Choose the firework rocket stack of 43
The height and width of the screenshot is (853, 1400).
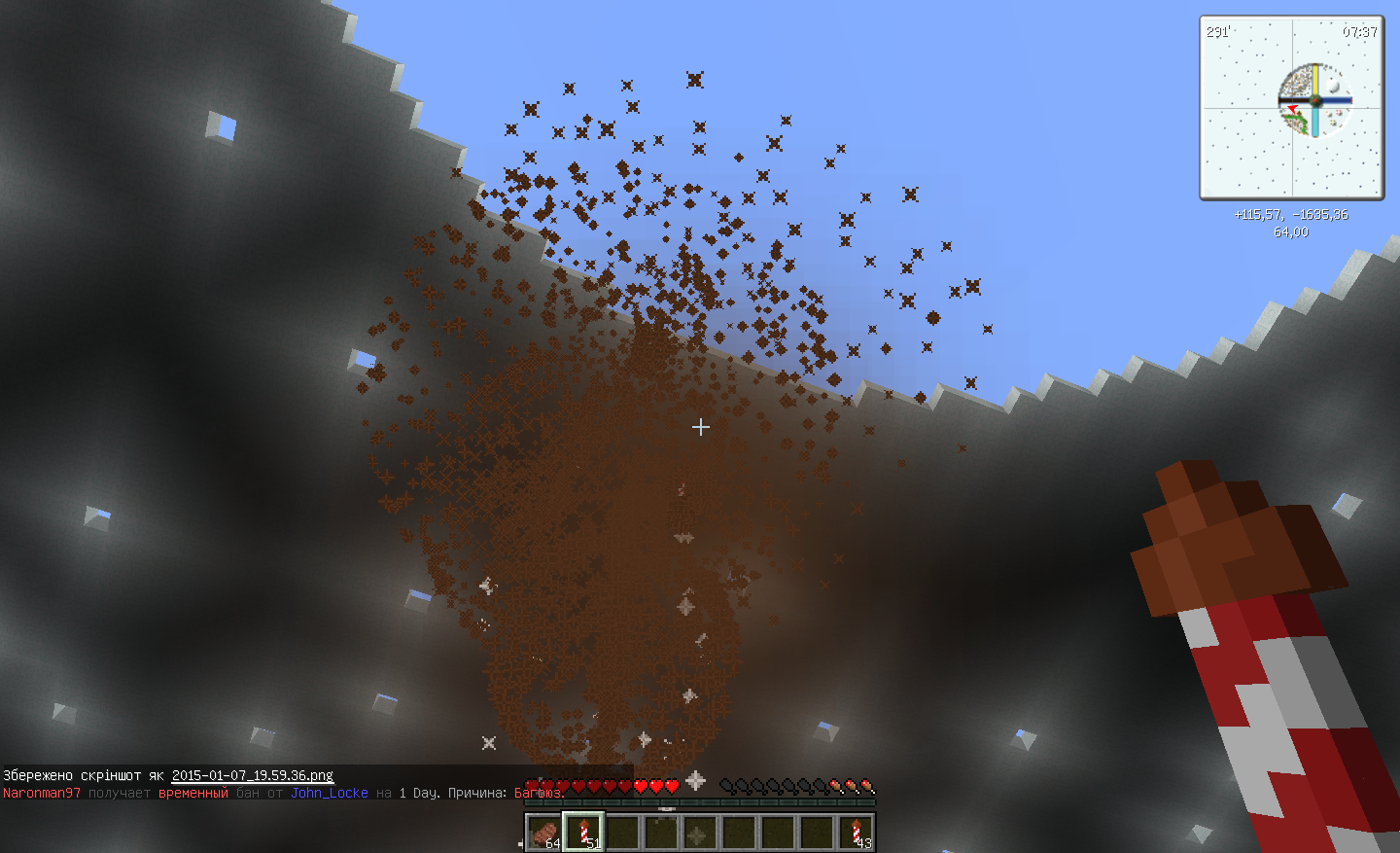click(856, 833)
